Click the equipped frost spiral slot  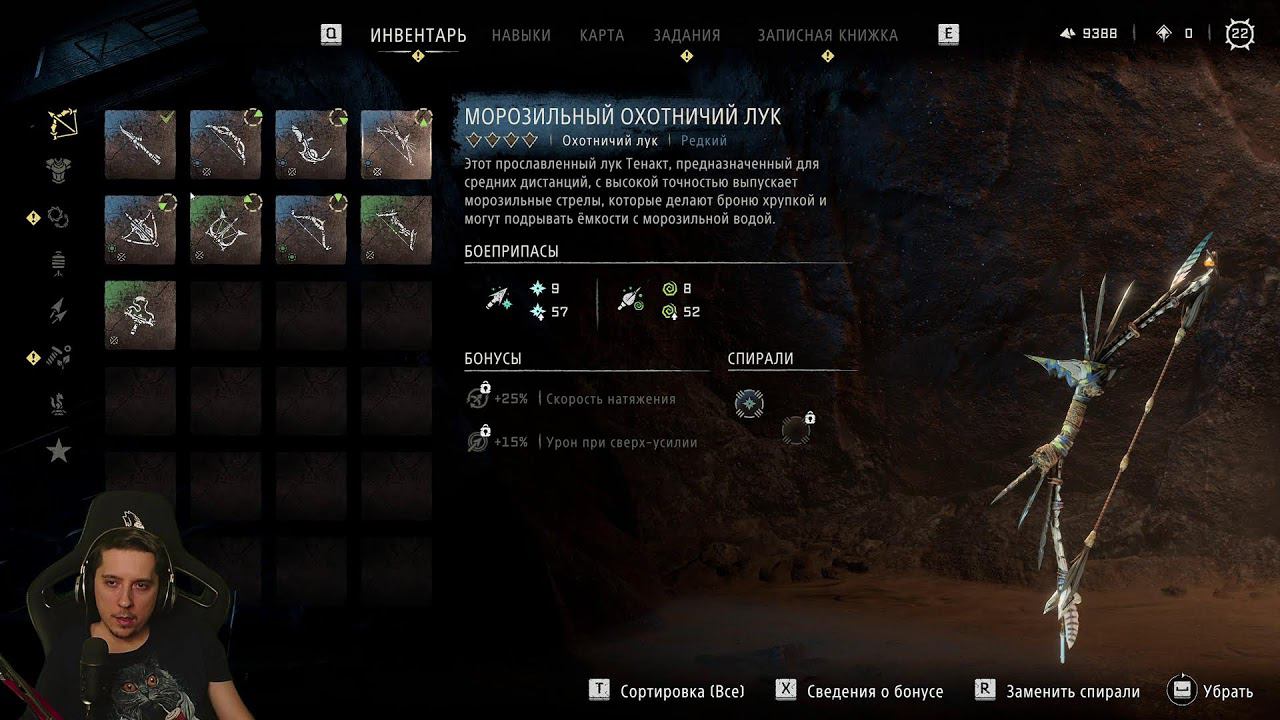click(749, 403)
